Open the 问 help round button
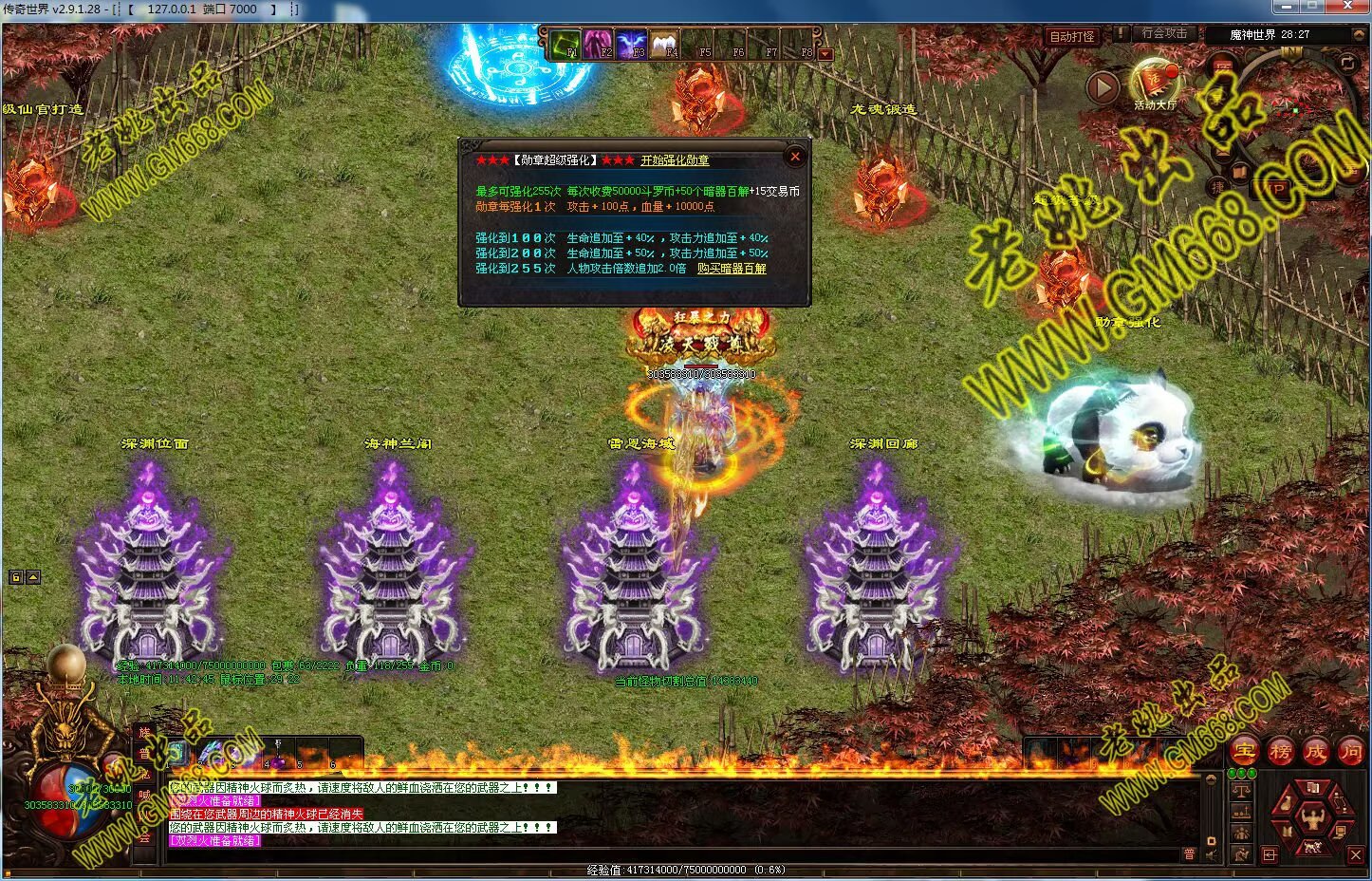Image resolution: width=1372 pixels, height=881 pixels. click(1350, 751)
